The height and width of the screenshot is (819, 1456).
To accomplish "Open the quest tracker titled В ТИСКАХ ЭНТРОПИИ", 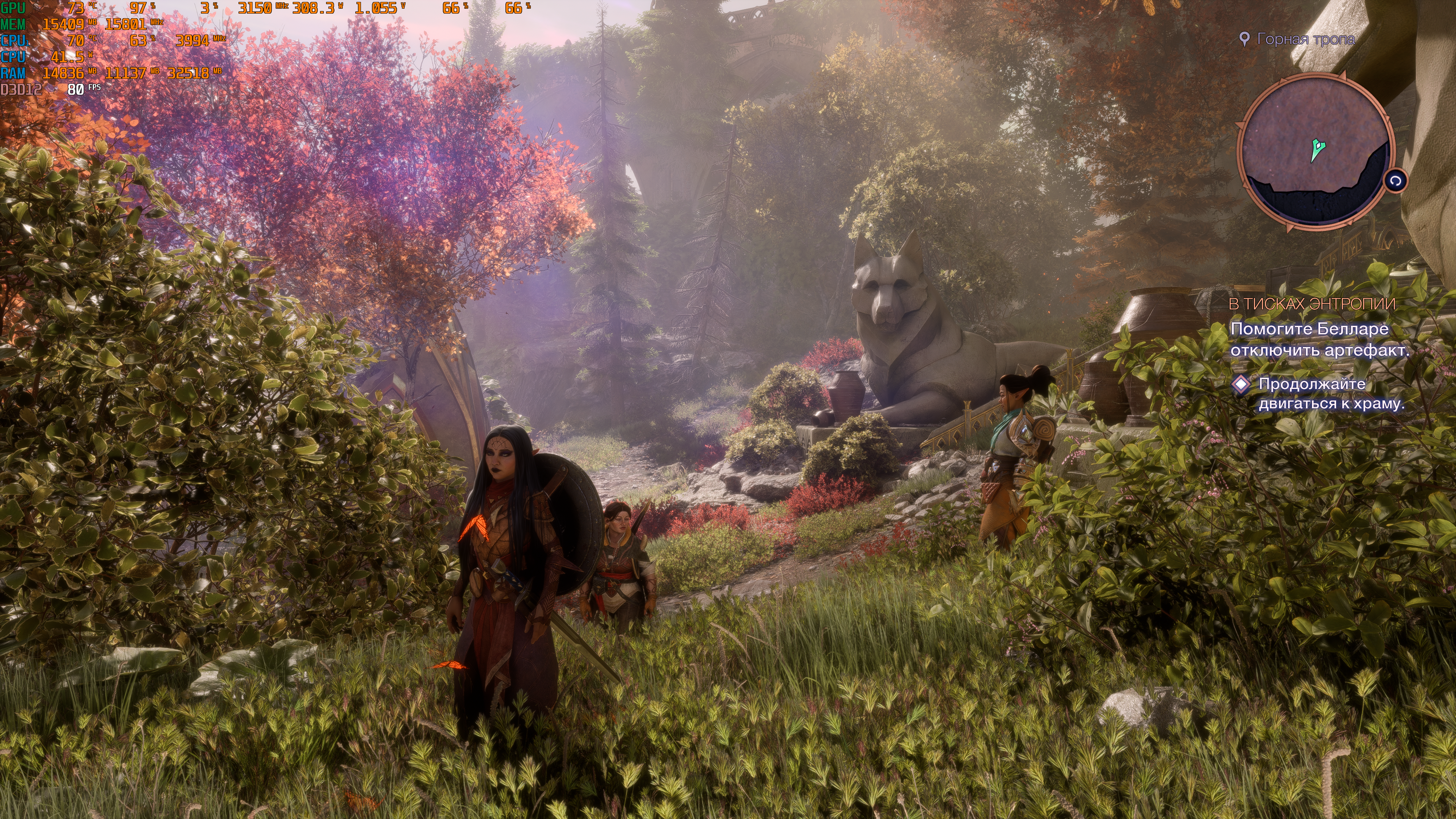I will (1312, 304).
